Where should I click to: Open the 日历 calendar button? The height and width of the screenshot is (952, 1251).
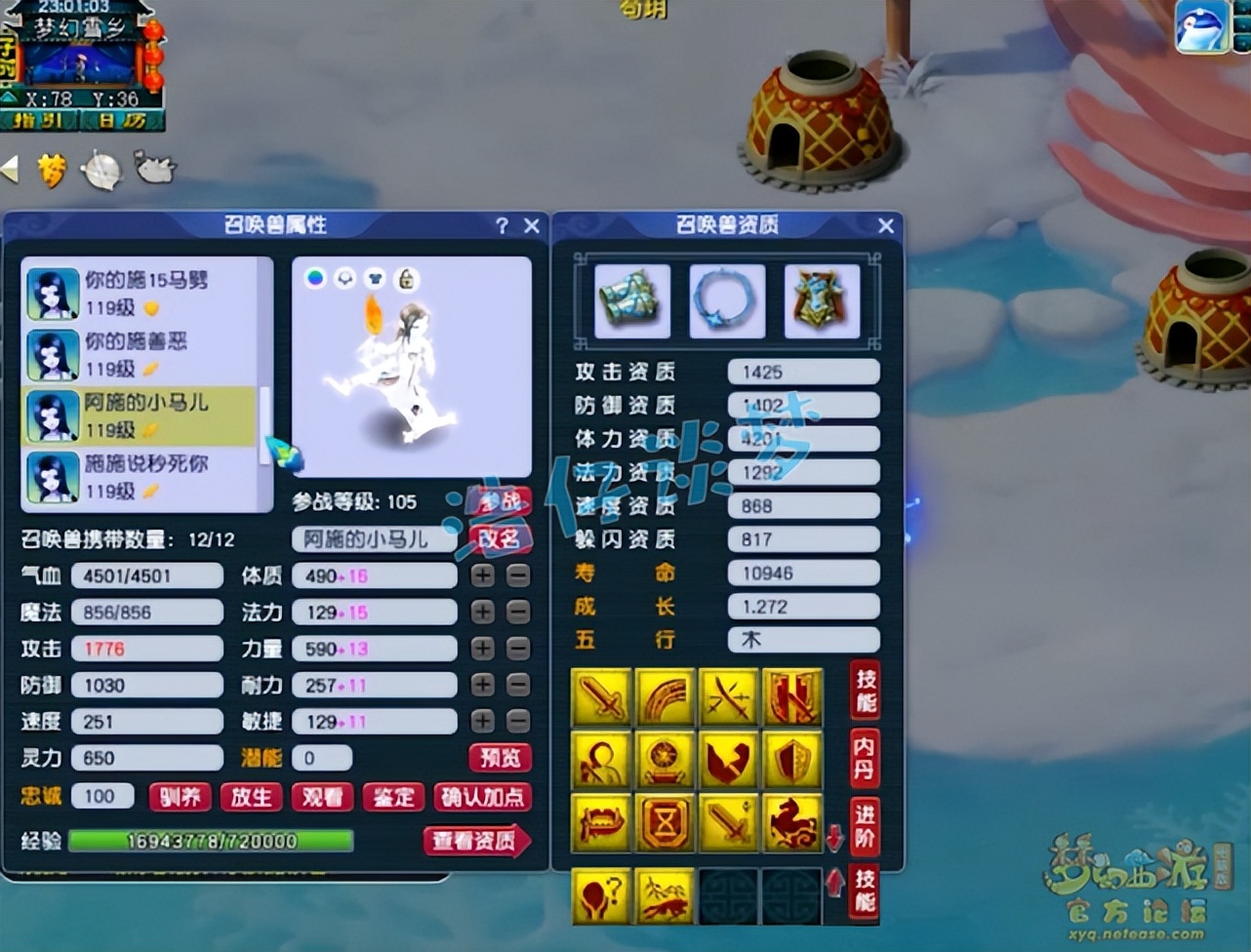(x=121, y=121)
